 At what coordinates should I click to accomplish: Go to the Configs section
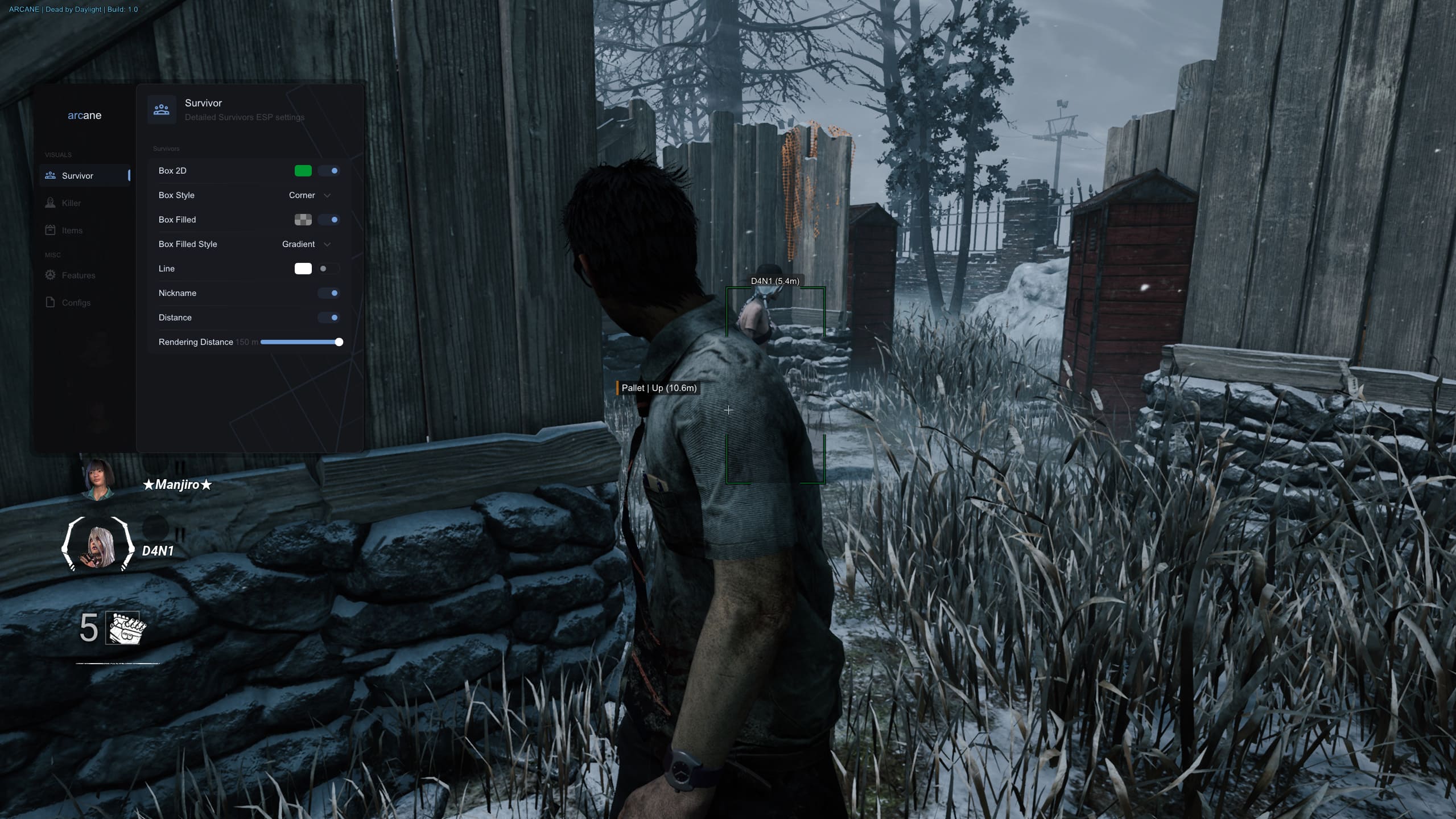coord(76,303)
